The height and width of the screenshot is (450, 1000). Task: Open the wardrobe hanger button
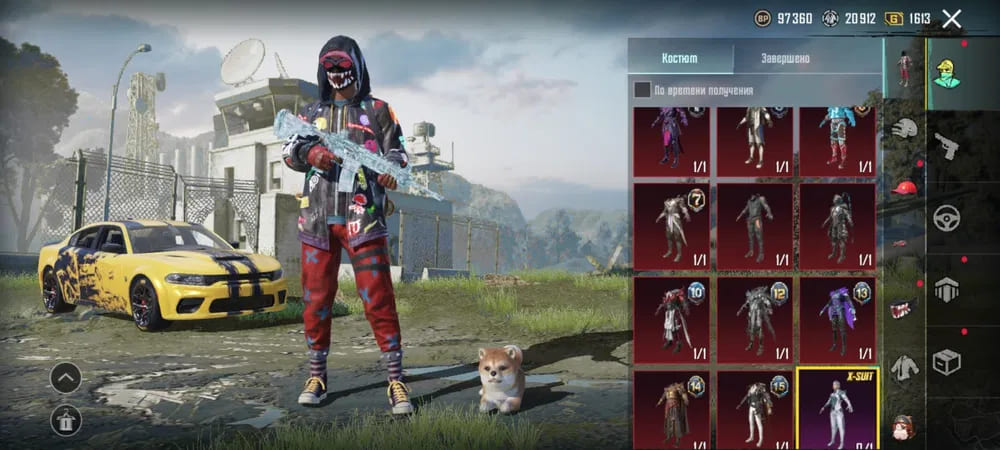pyautogui.click(x=66, y=421)
